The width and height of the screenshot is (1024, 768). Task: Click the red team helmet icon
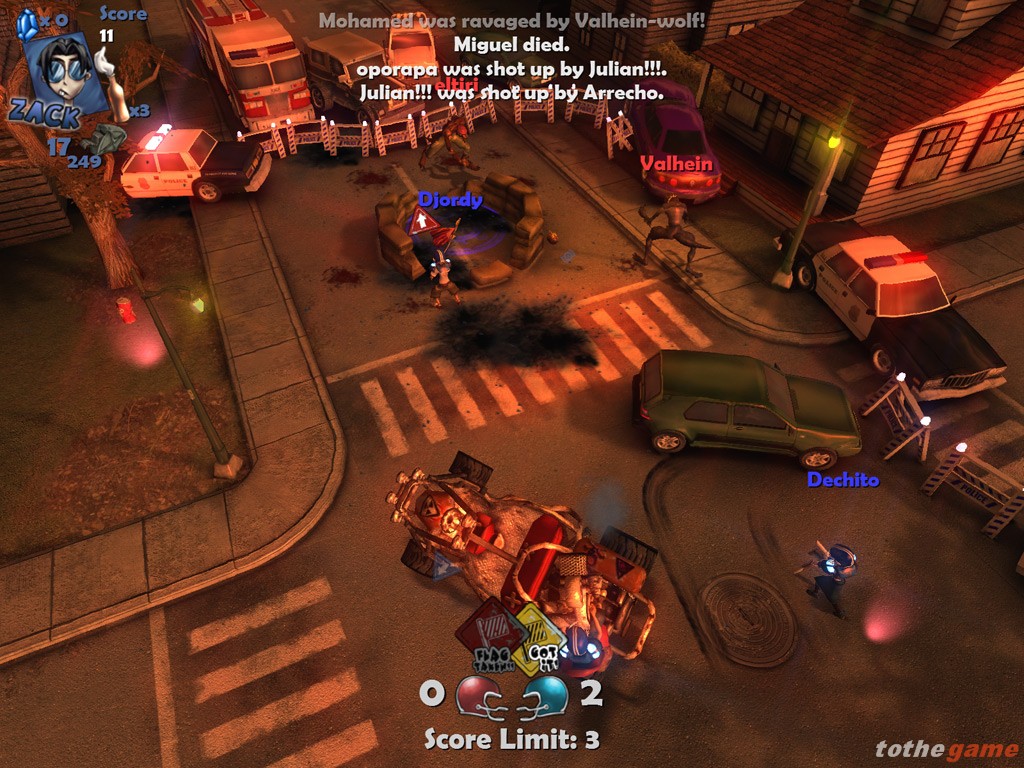(476, 695)
